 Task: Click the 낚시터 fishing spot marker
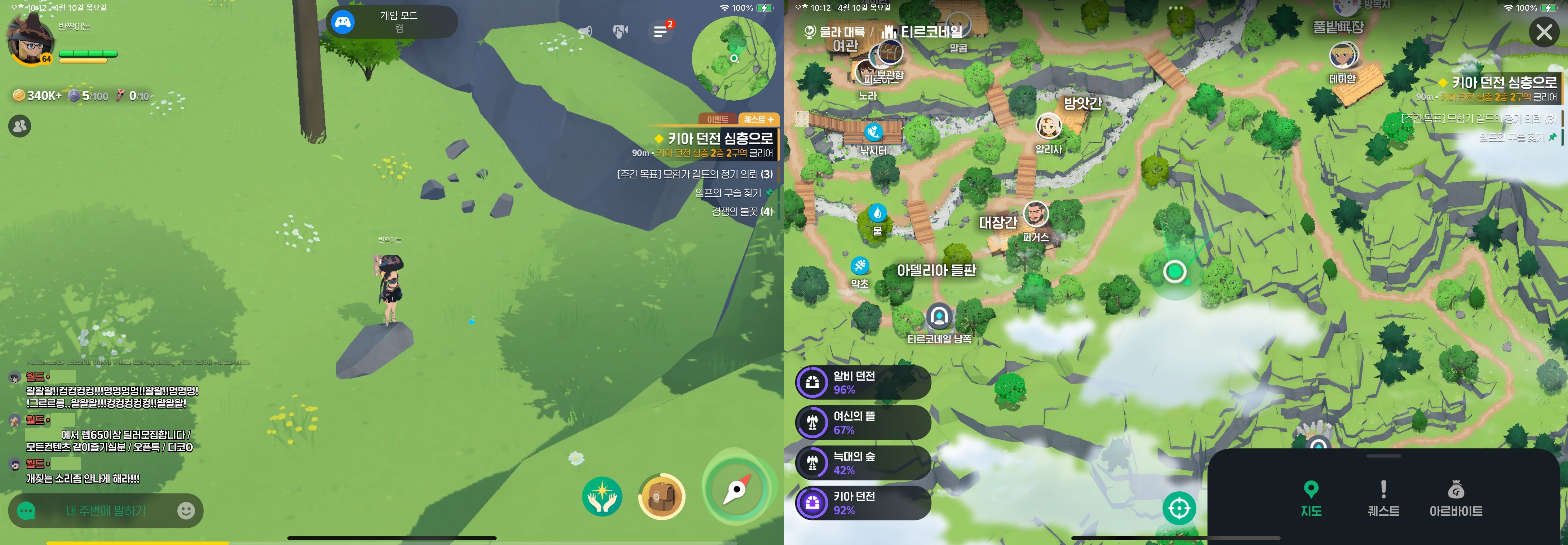click(x=873, y=132)
